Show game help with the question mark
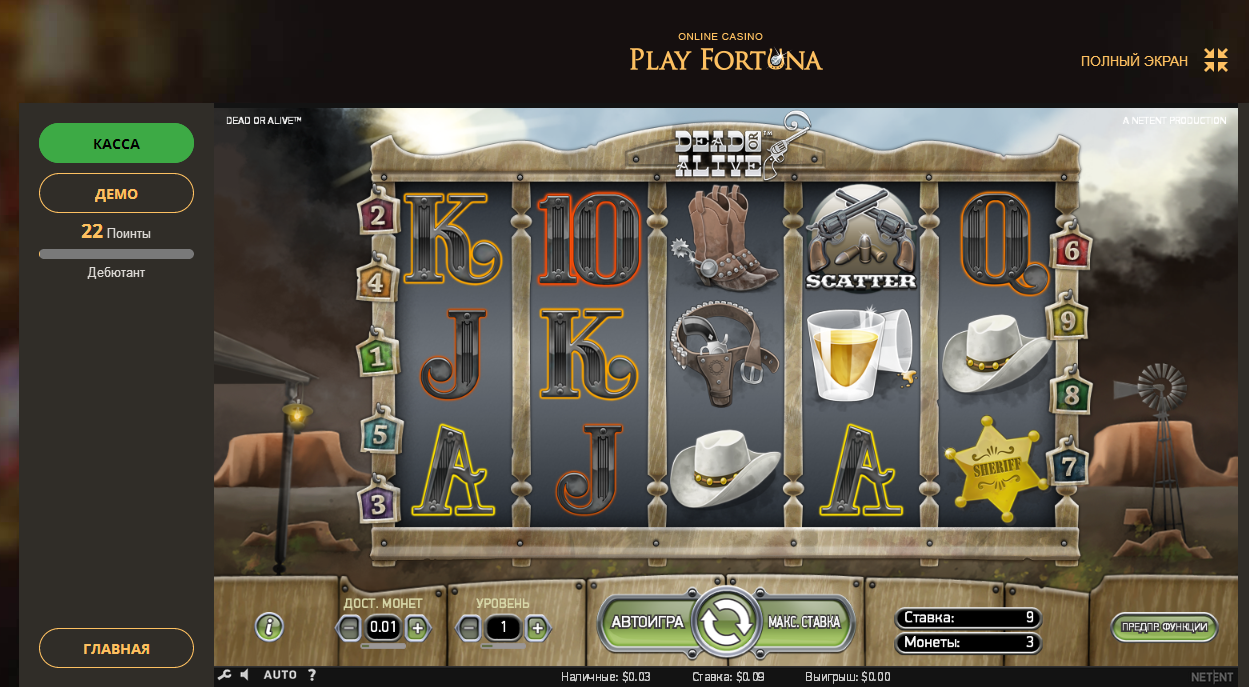This screenshot has width=1249, height=687. click(312, 675)
